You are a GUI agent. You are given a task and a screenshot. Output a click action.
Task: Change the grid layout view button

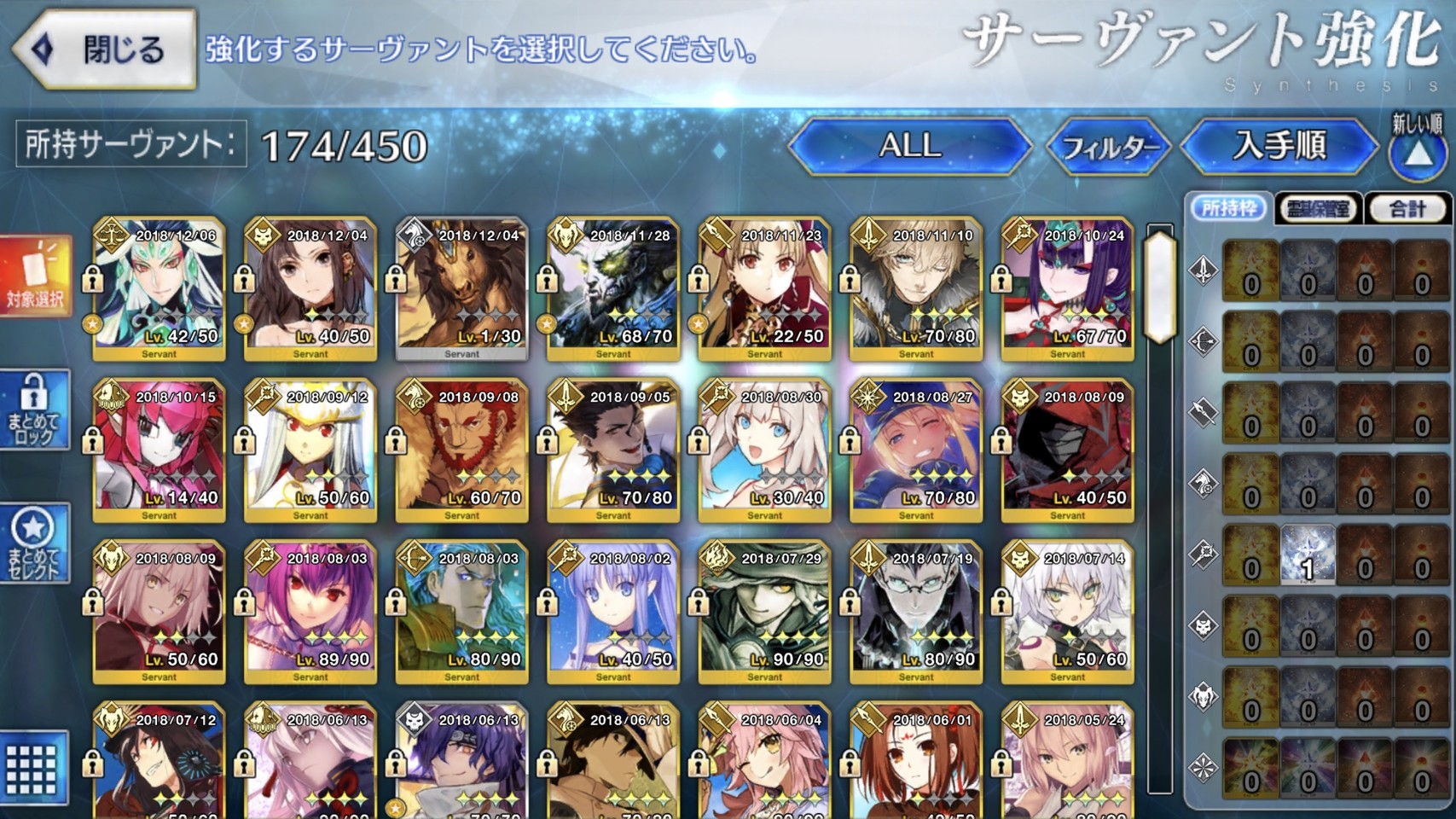coord(32,768)
